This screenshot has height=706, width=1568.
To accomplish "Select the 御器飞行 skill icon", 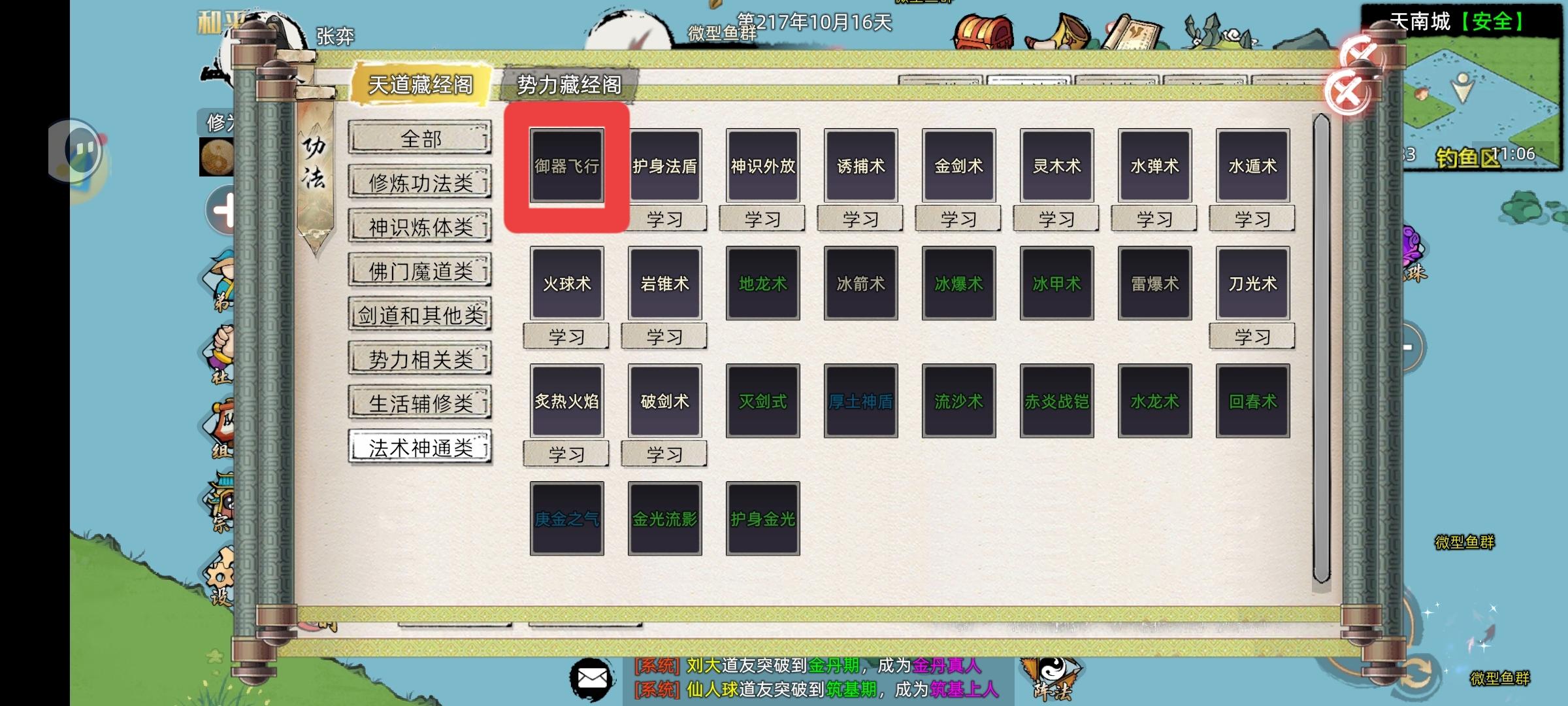I will point(566,165).
